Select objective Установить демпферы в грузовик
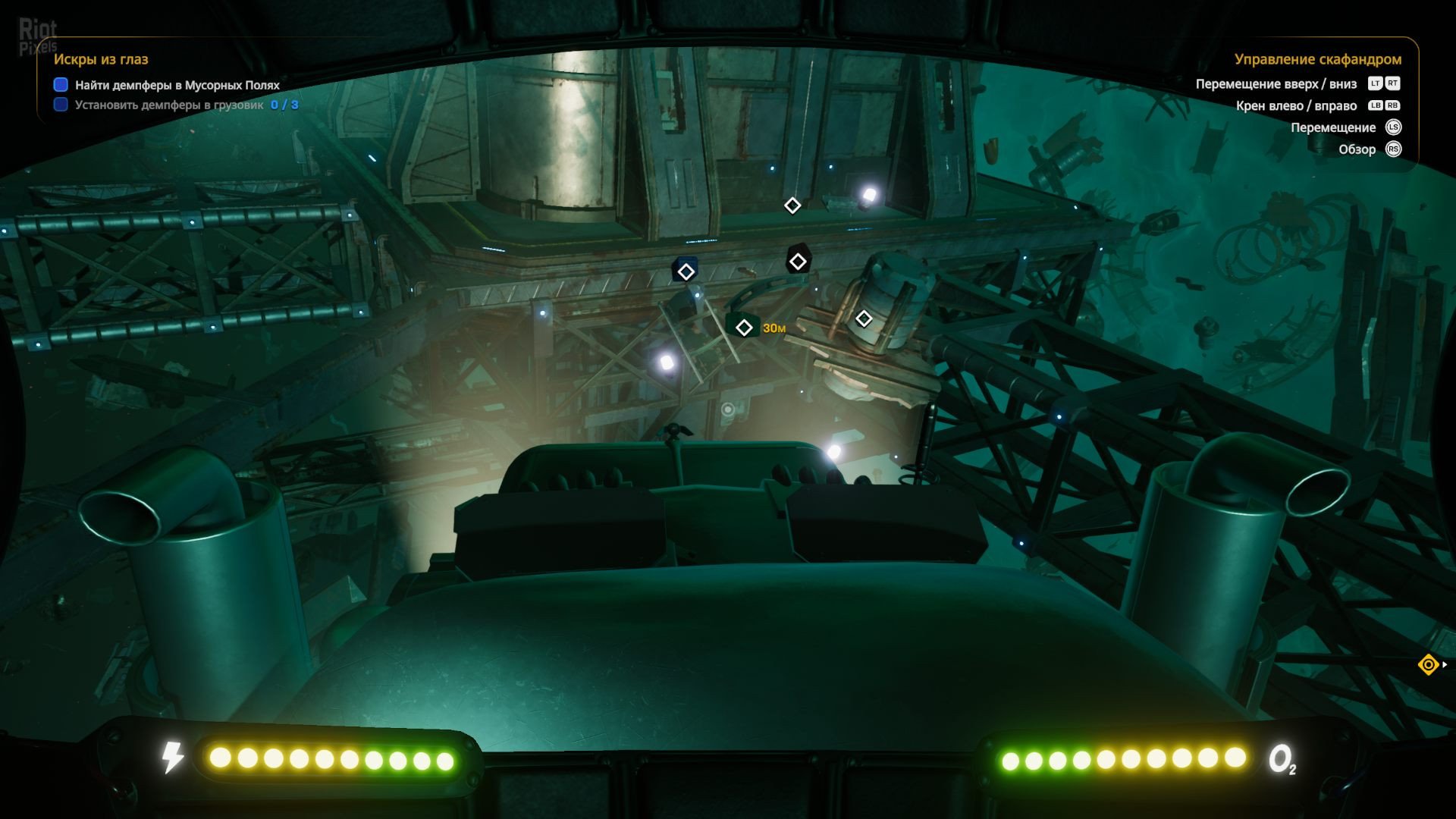 pyautogui.click(x=168, y=105)
